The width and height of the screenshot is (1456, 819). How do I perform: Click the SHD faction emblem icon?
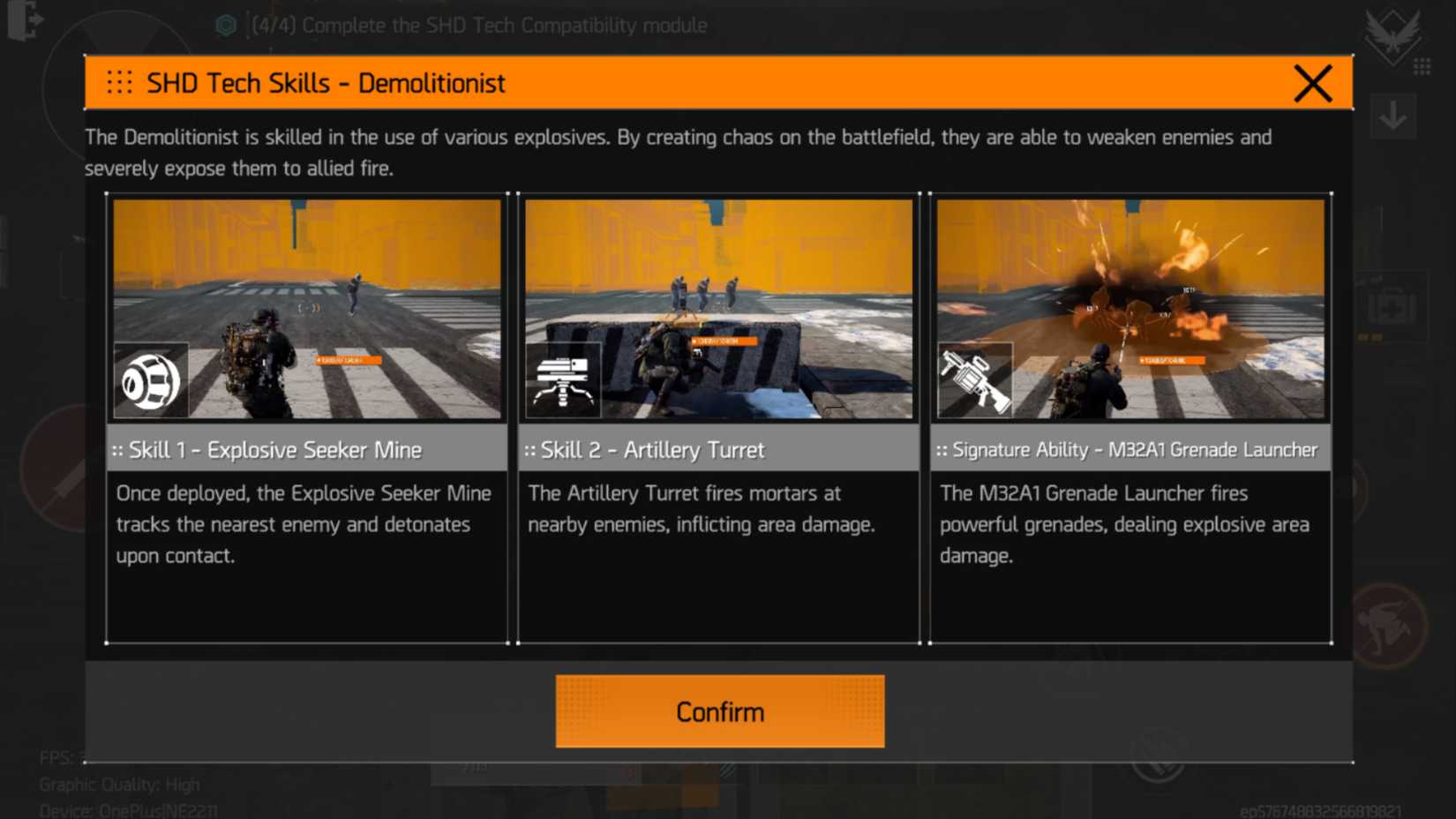click(x=1394, y=35)
